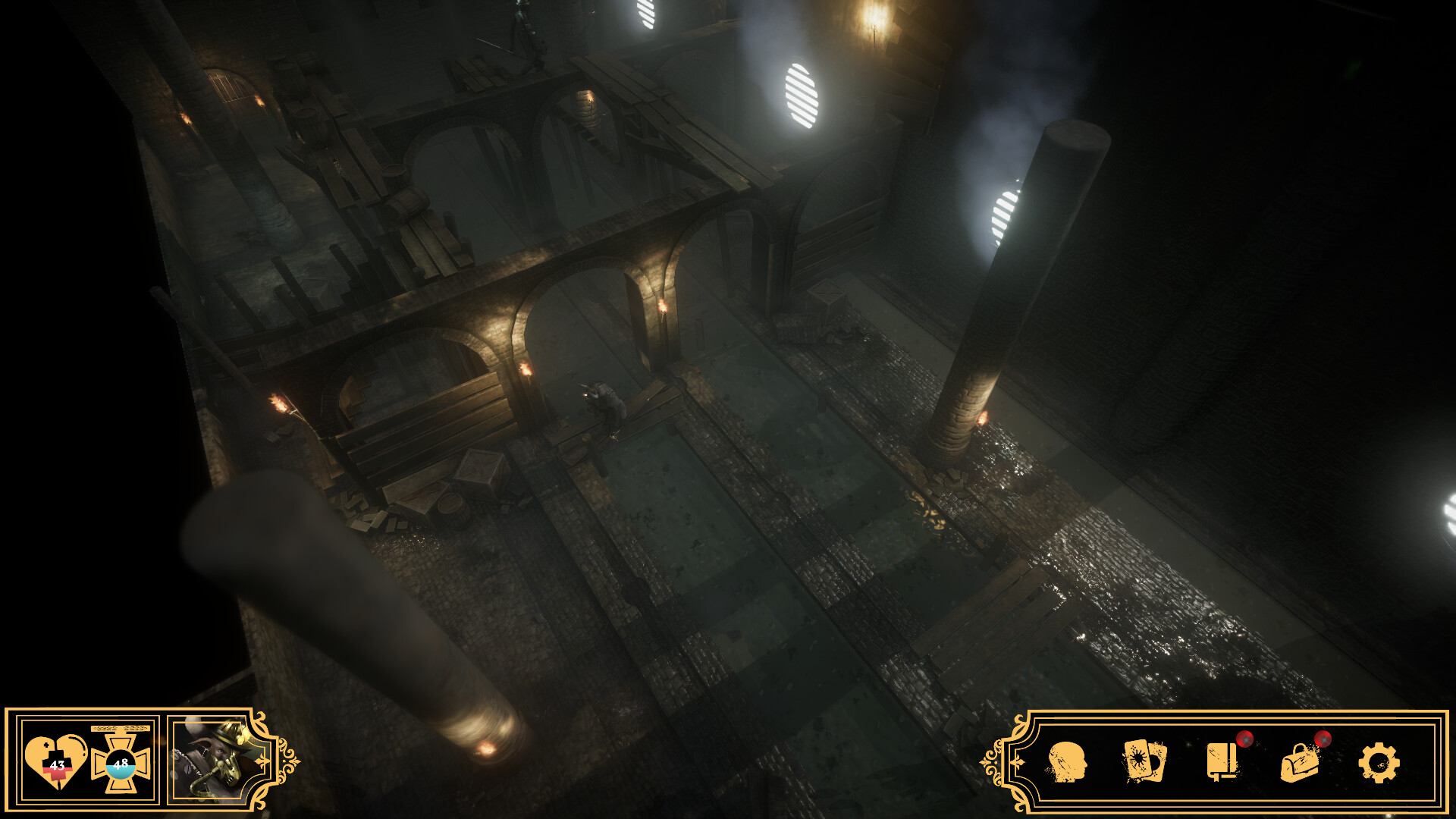Click the cross-shaped resource indicator showing 48
1456x819 pixels.
(x=121, y=764)
